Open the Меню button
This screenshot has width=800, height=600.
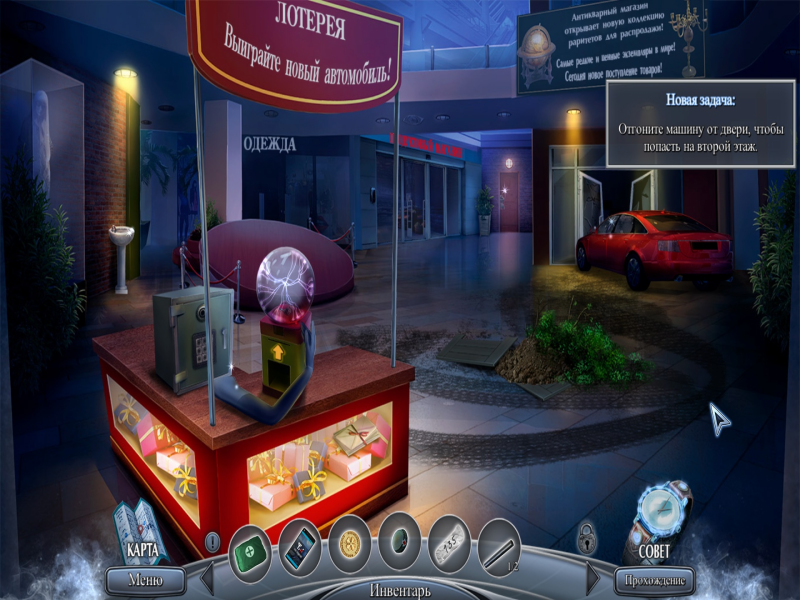click(145, 579)
